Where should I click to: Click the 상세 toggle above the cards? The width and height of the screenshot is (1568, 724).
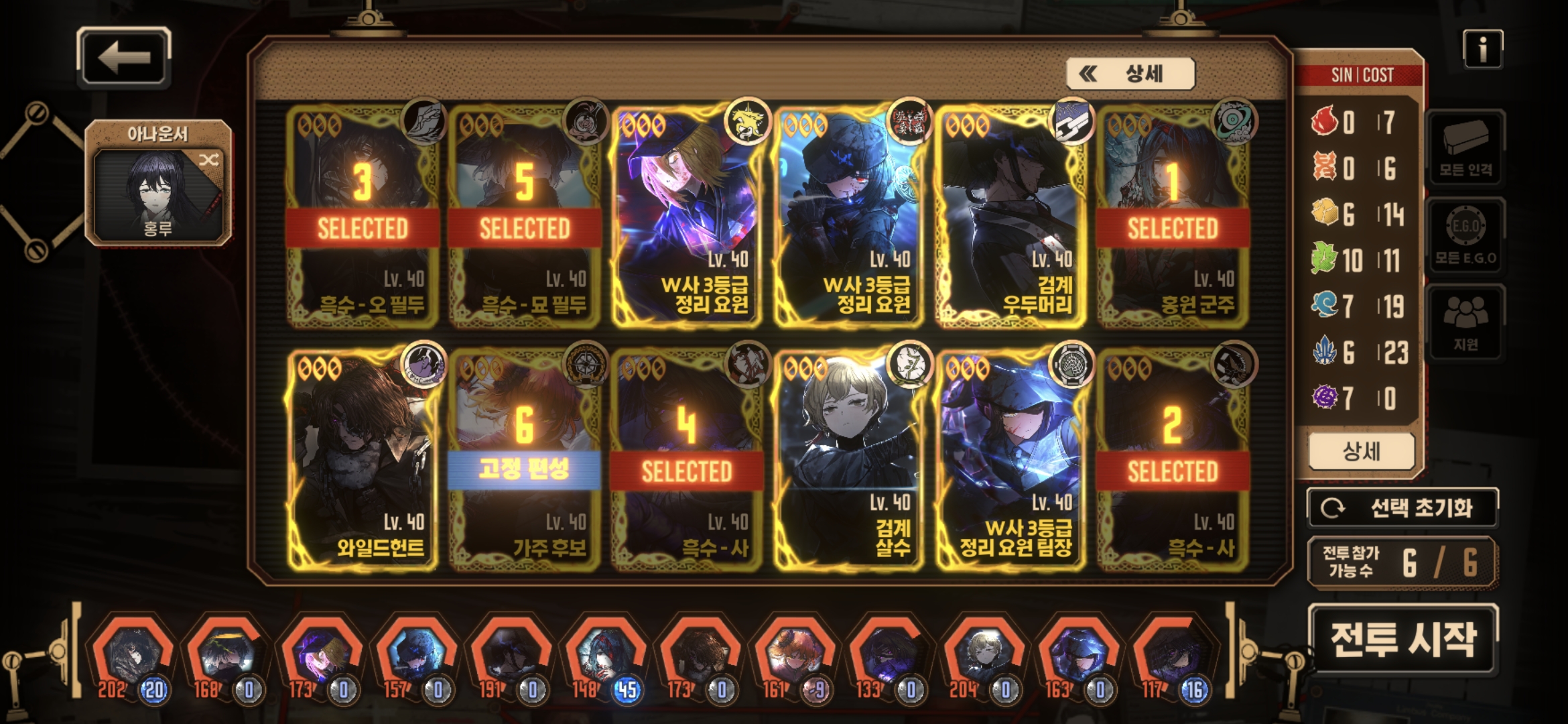[1130, 74]
